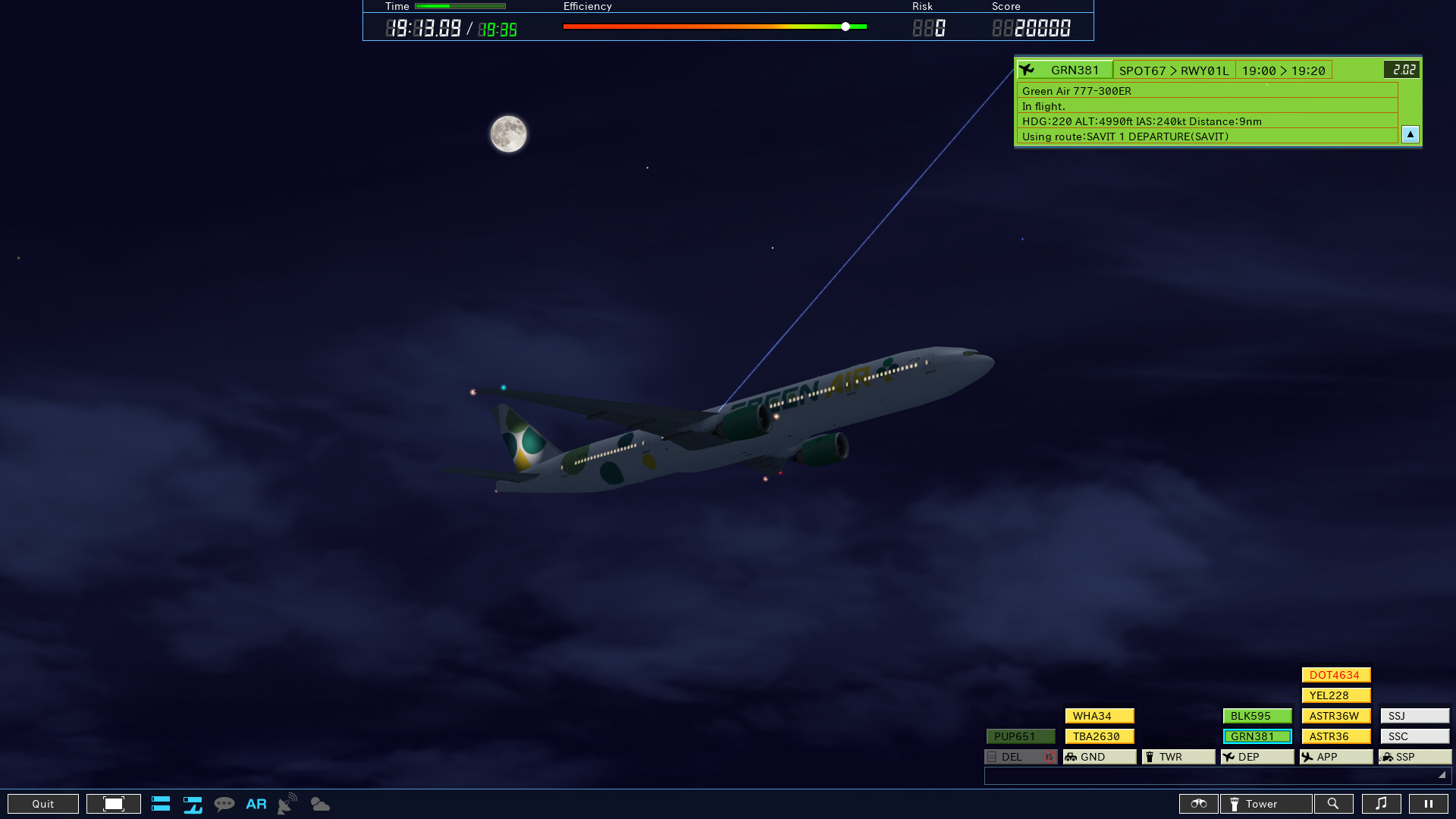This screenshot has width=1456, height=819.
Task: Open the chat bubble messages icon
Action: (224, 803)
